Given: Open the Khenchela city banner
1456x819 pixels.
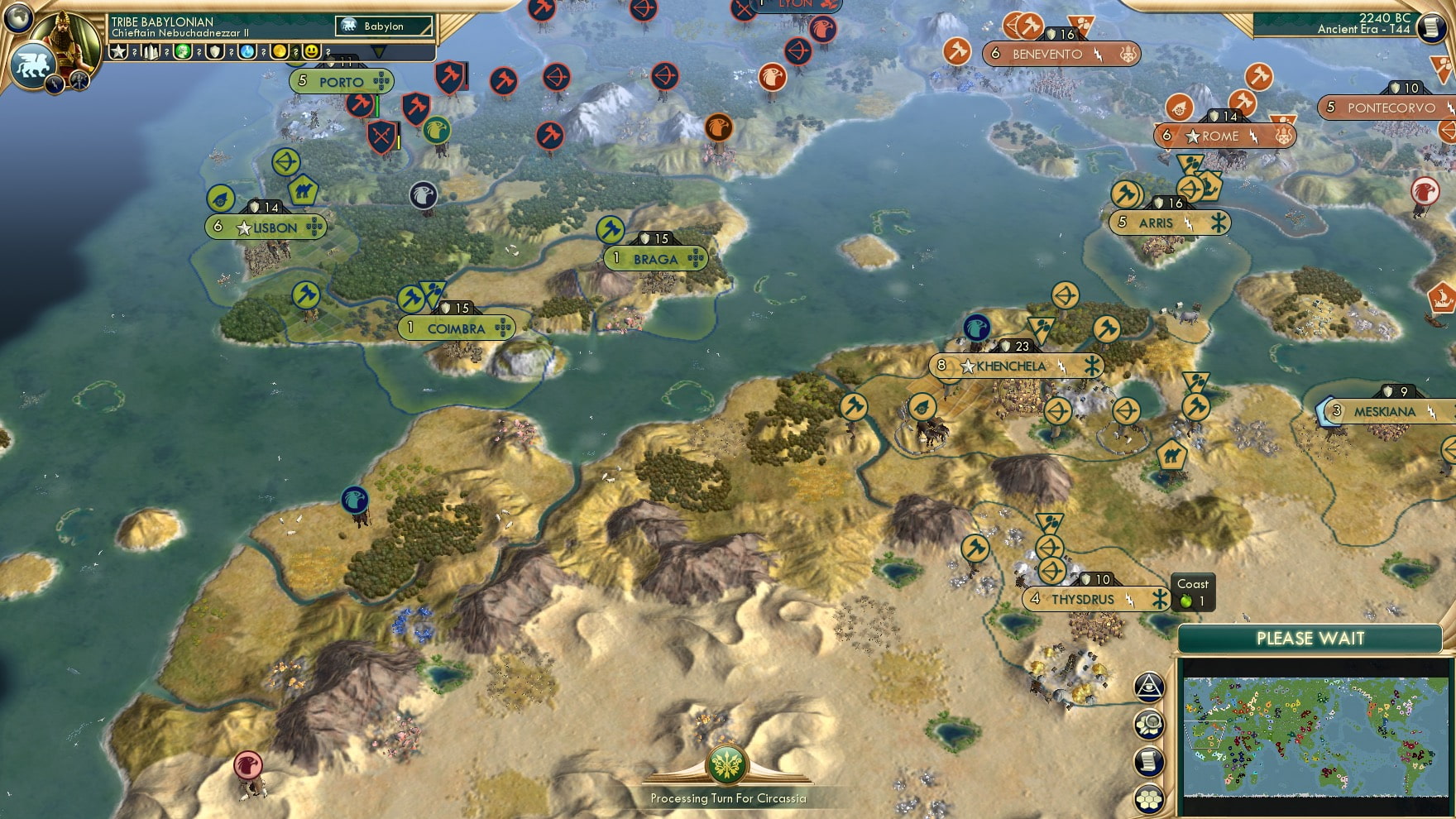Looking at the screenshot, I should point(1016,365).
